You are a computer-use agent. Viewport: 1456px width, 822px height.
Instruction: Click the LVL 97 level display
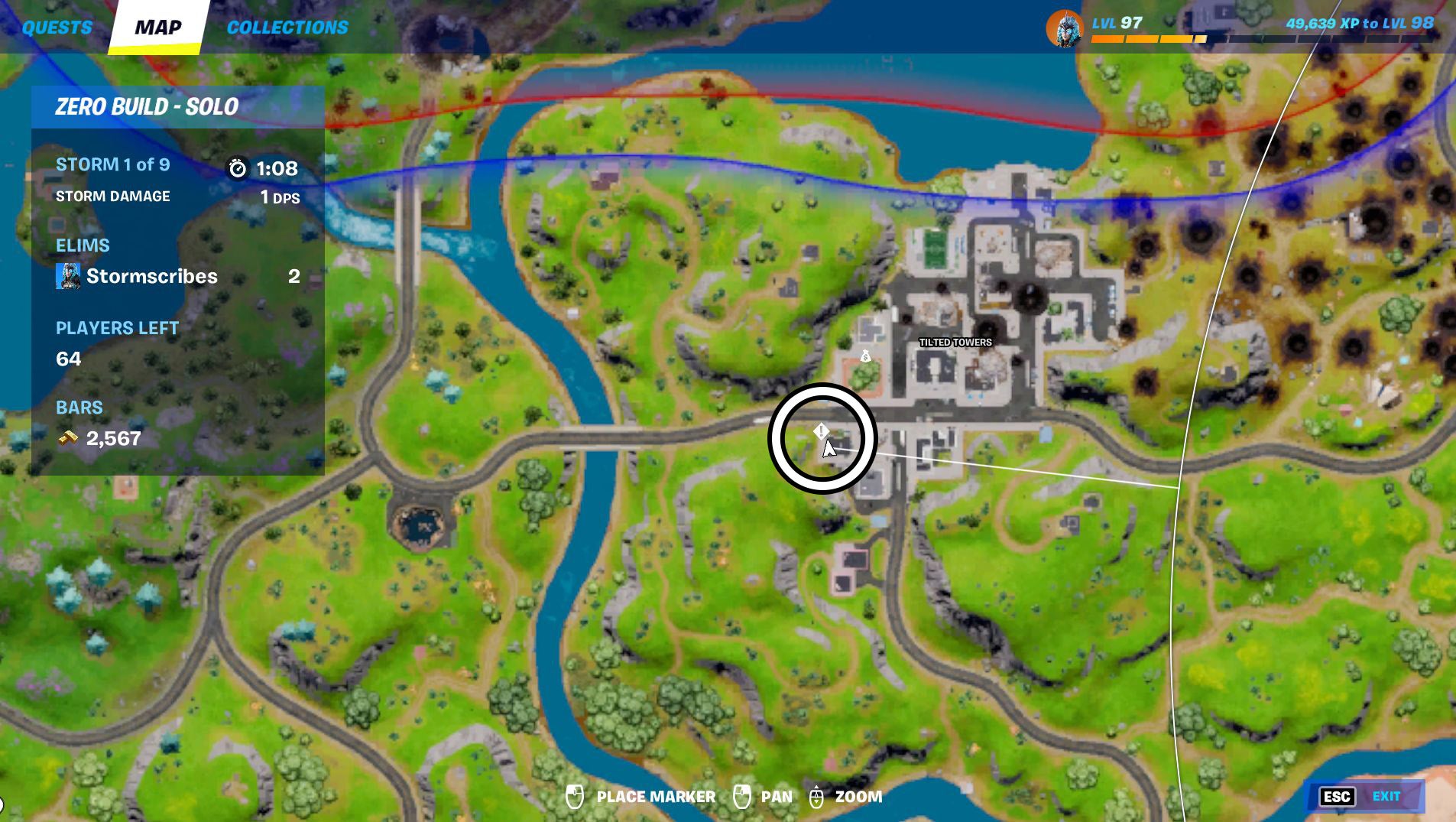point(1115,24)
